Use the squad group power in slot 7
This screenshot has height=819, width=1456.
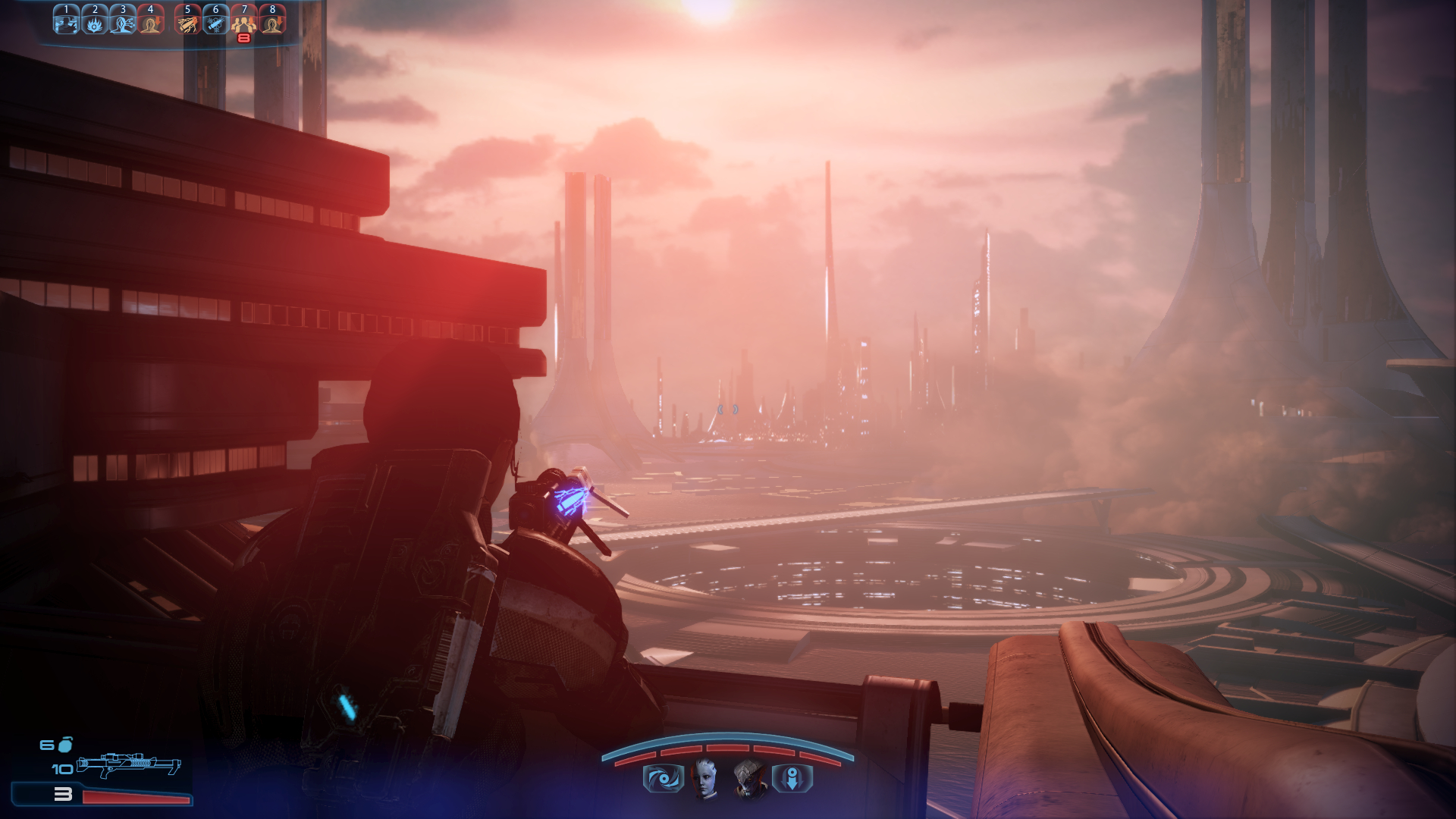243,20
